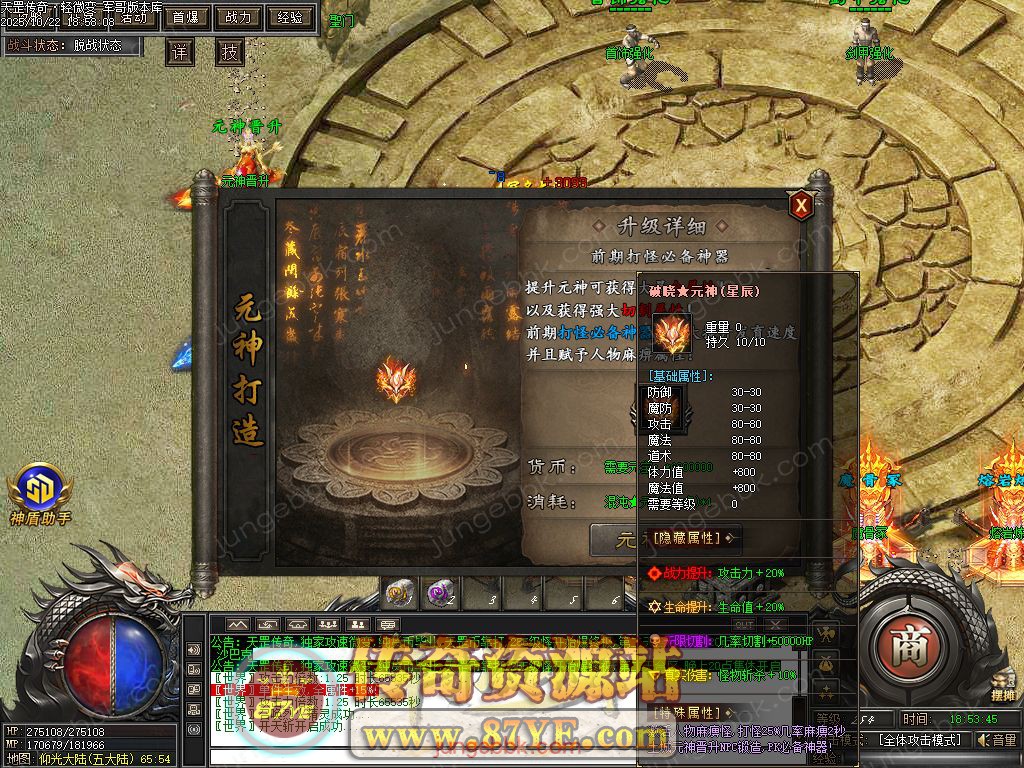The image size is (1024, 768).
Task: Click the flaming 元神 item on the altar
Action: (x=396, y=382)
